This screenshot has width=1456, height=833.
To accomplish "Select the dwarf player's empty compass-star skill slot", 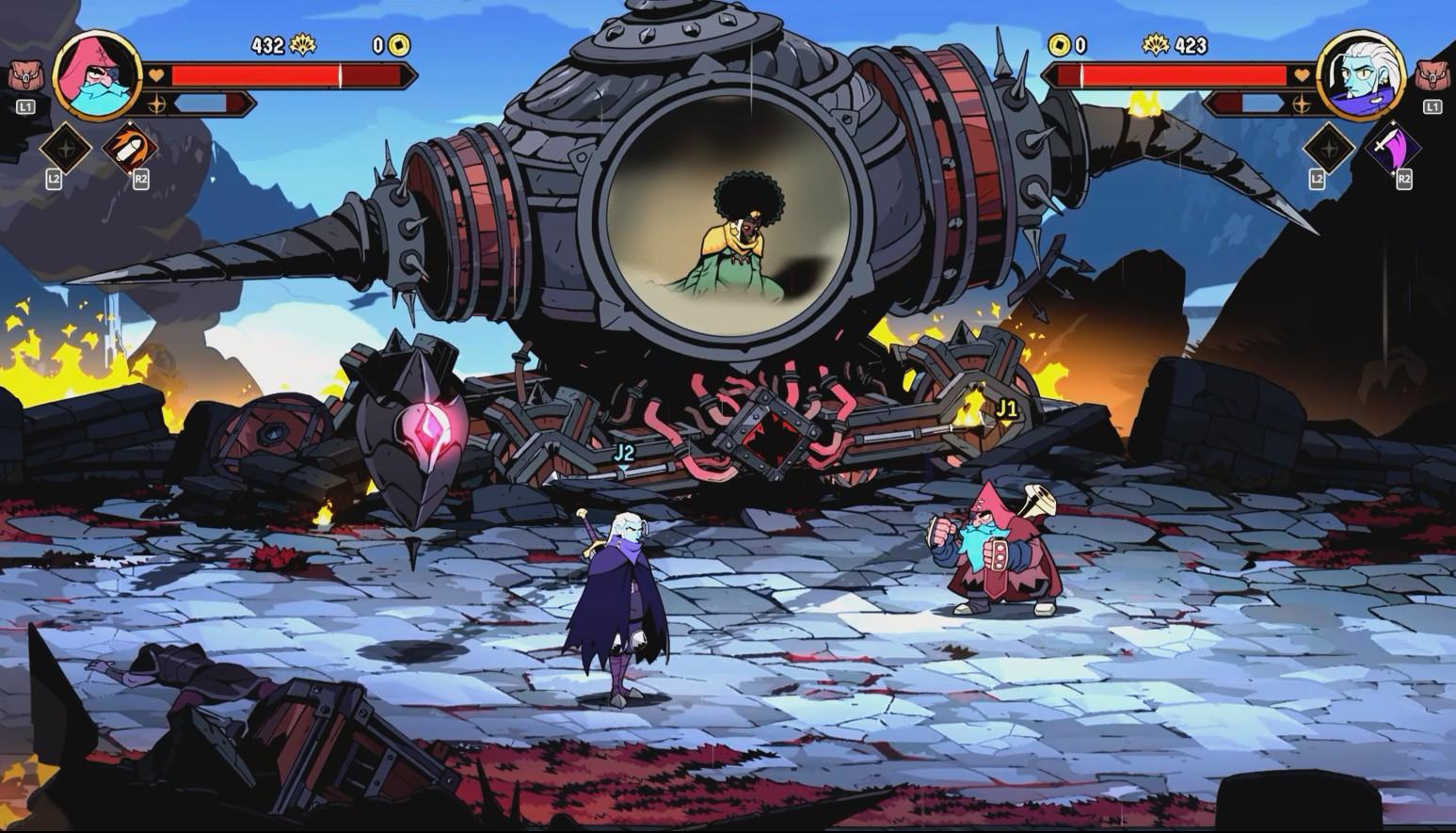I will coord(64,148).
